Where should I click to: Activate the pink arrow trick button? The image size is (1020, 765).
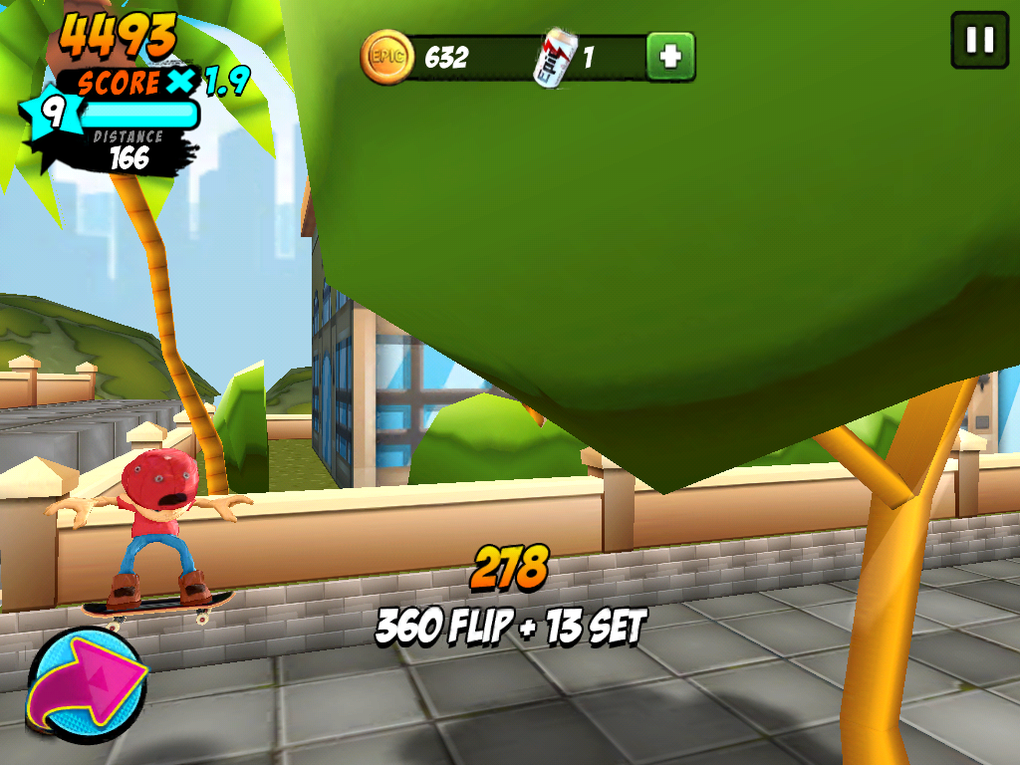(x=85, y=685)
